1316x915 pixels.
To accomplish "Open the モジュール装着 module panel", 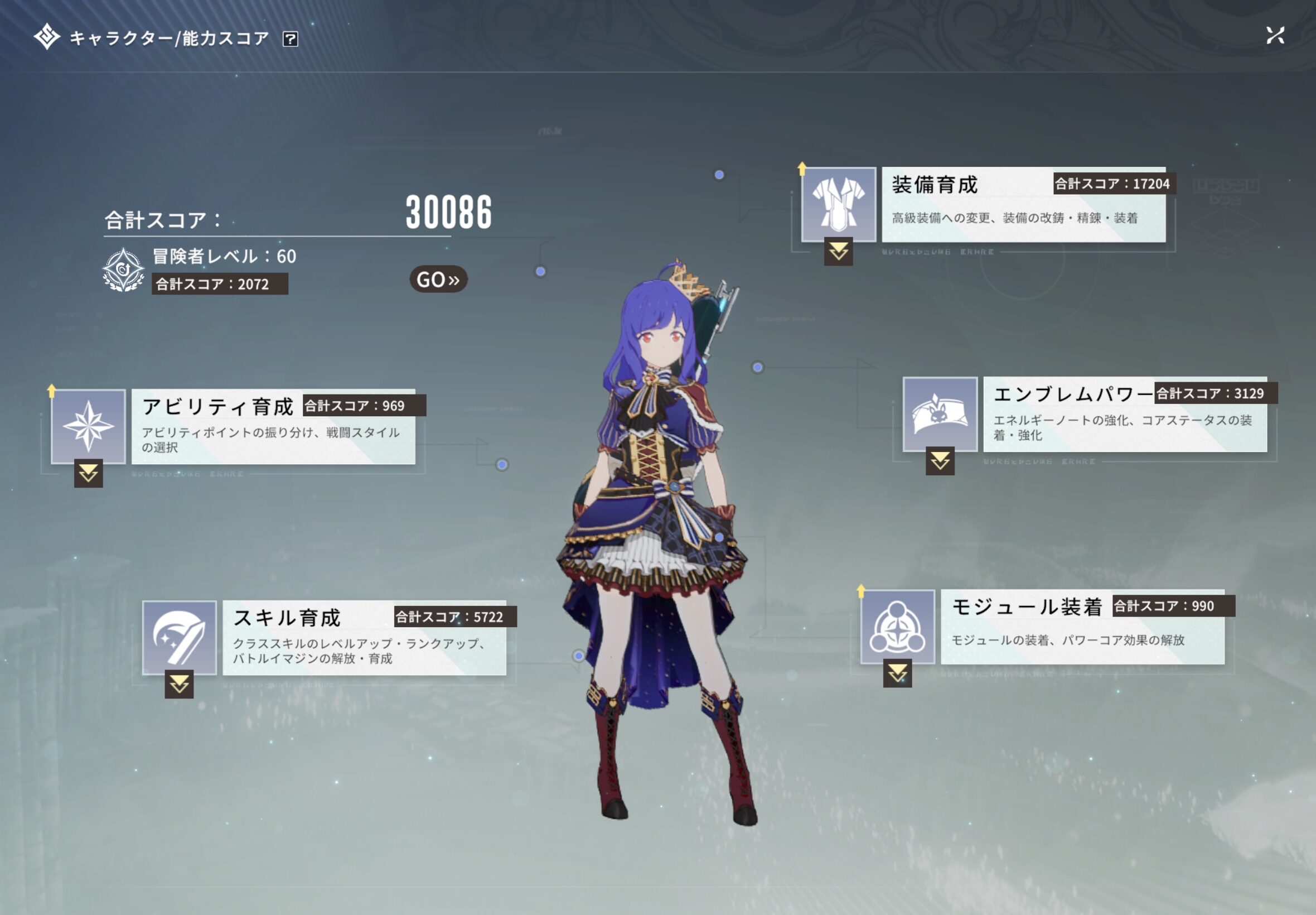I will (x=1082, y=627).
